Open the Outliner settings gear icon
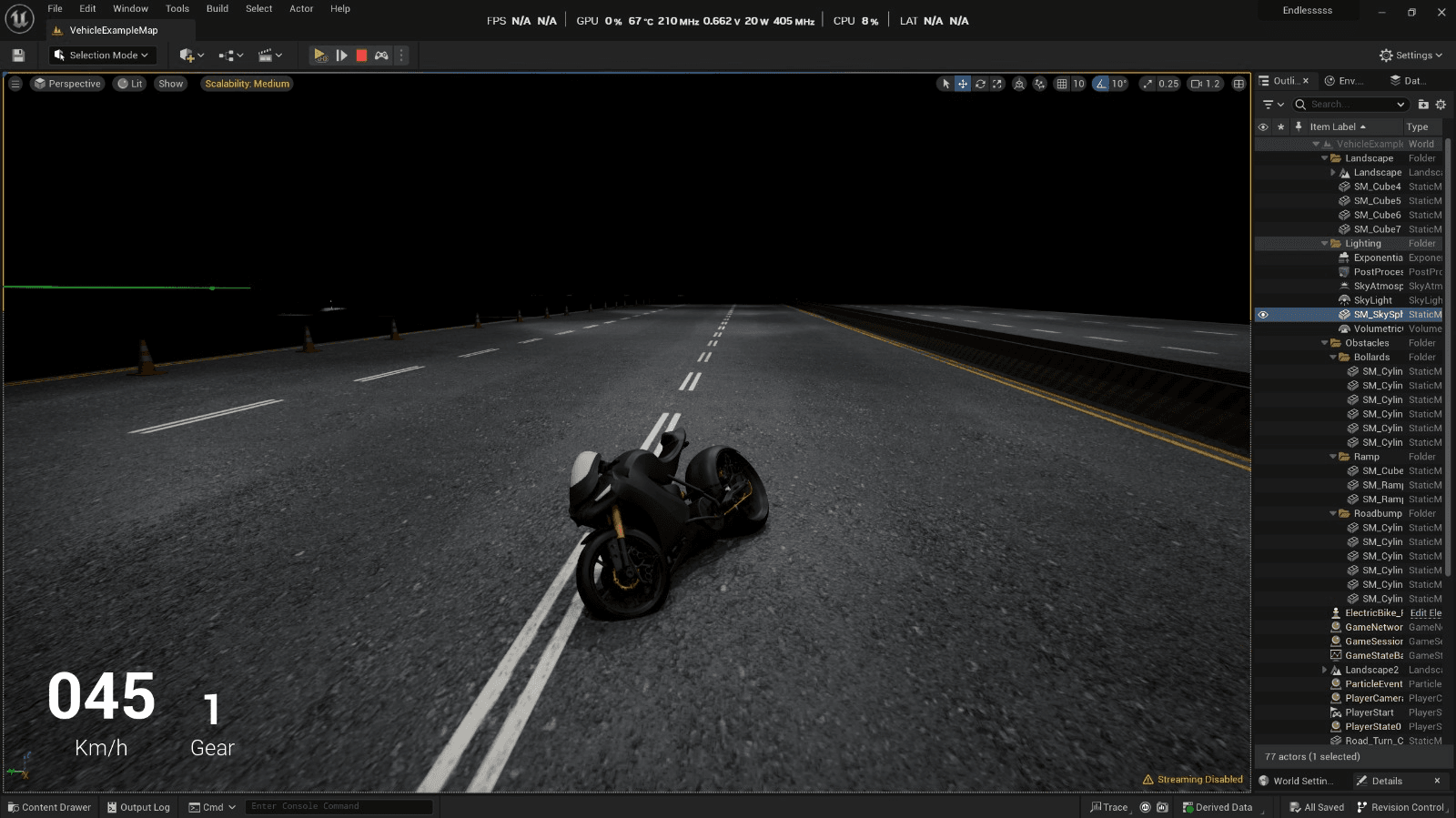This screenshot has width=1456, height=818. tap(1441, 104)
